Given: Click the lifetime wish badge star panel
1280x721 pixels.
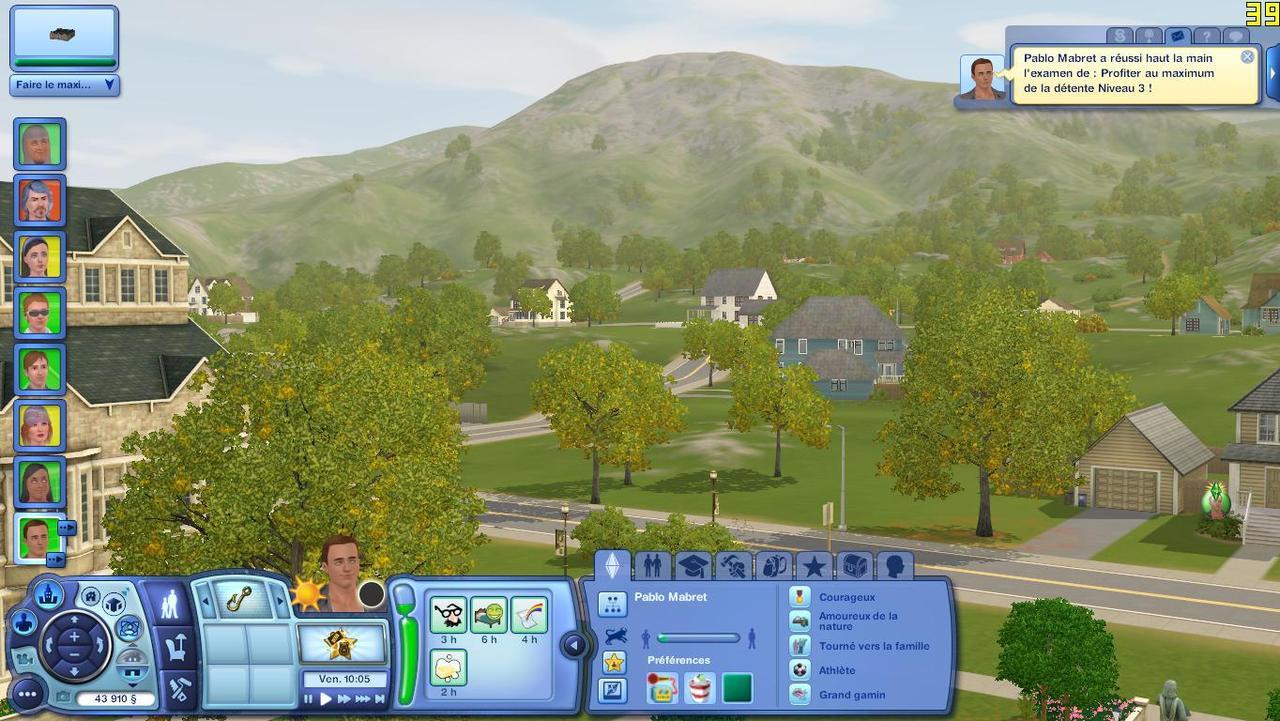Looking at the screenshot, I should [341, 643].
